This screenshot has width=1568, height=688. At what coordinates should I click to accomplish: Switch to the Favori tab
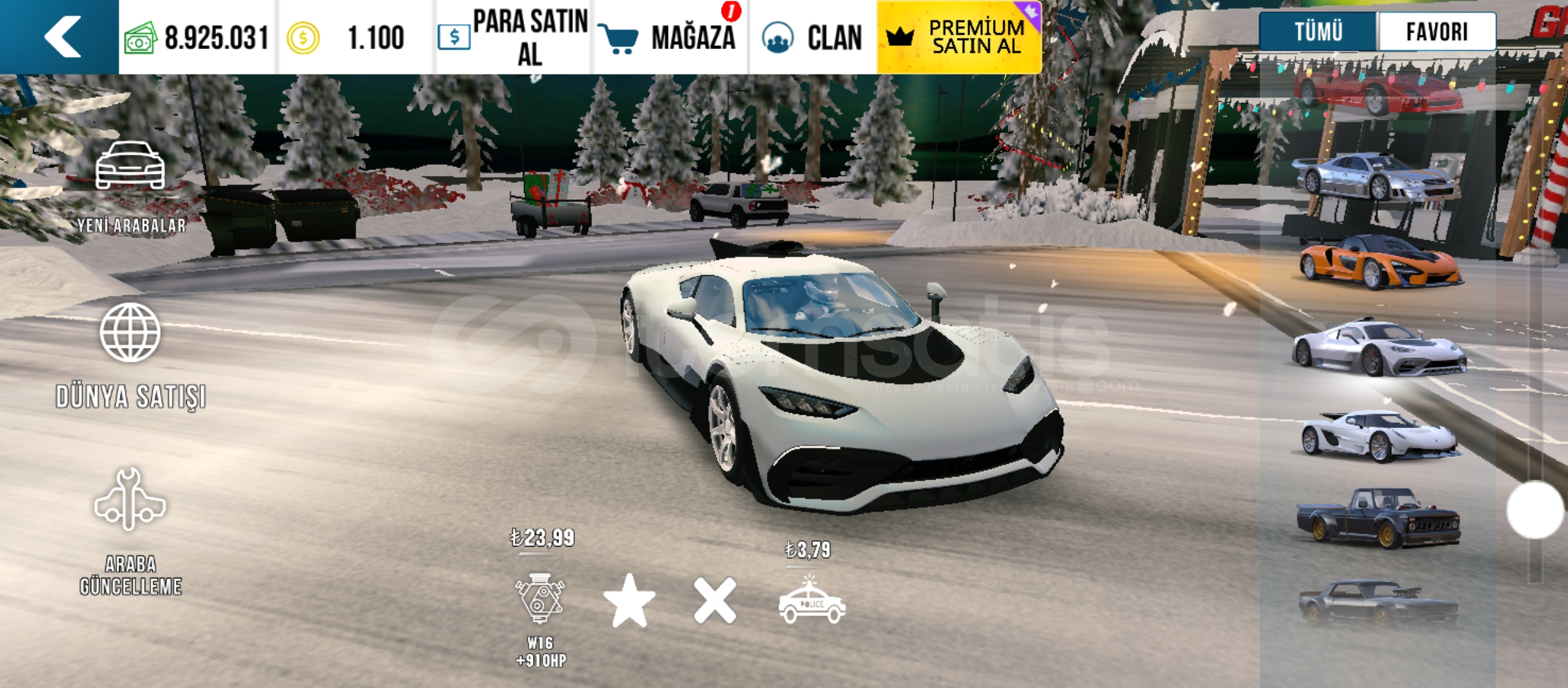[1437, 31]
